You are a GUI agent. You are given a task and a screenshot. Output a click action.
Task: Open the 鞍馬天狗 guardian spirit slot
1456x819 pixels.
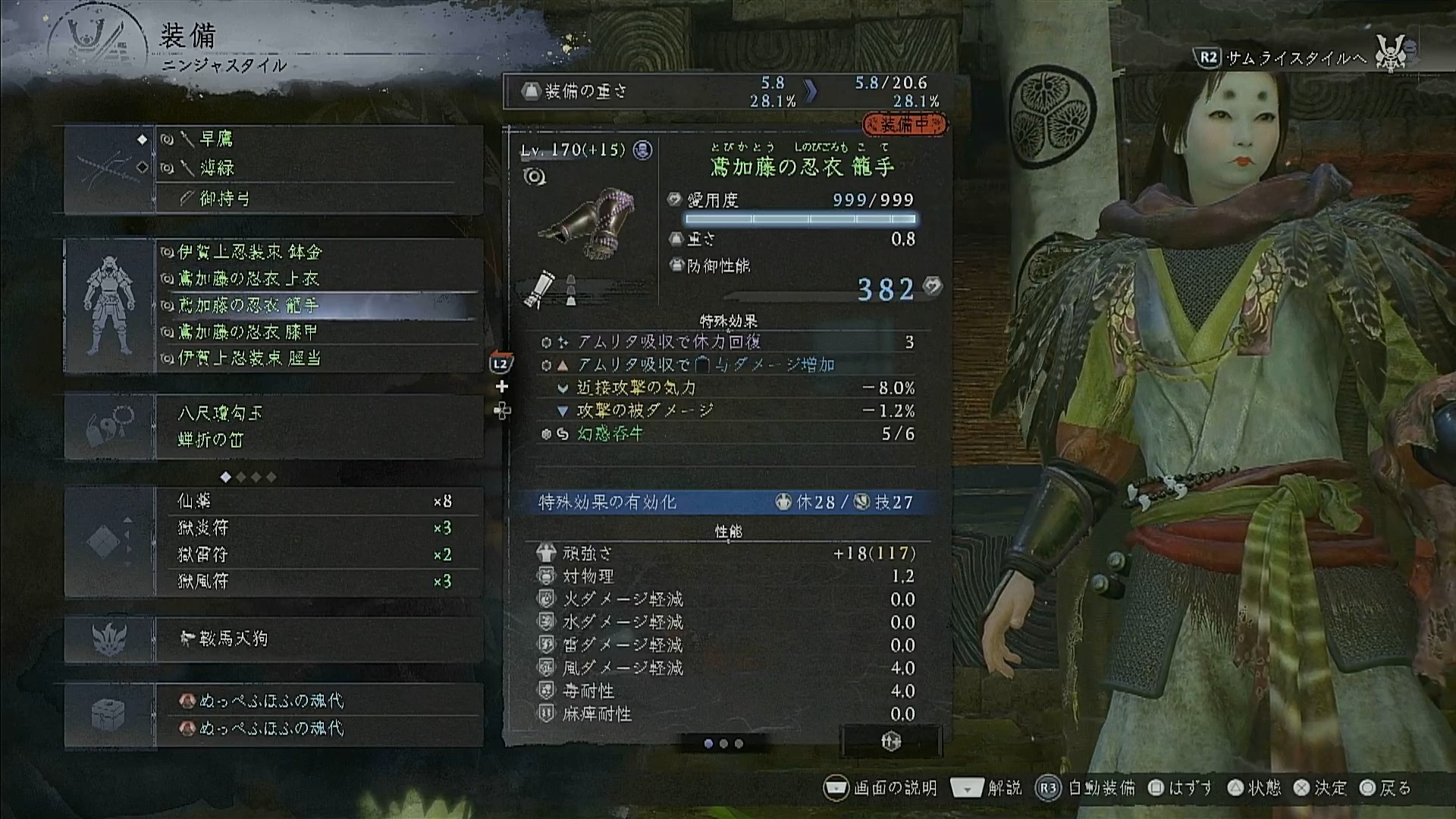[x=318, y=639]
